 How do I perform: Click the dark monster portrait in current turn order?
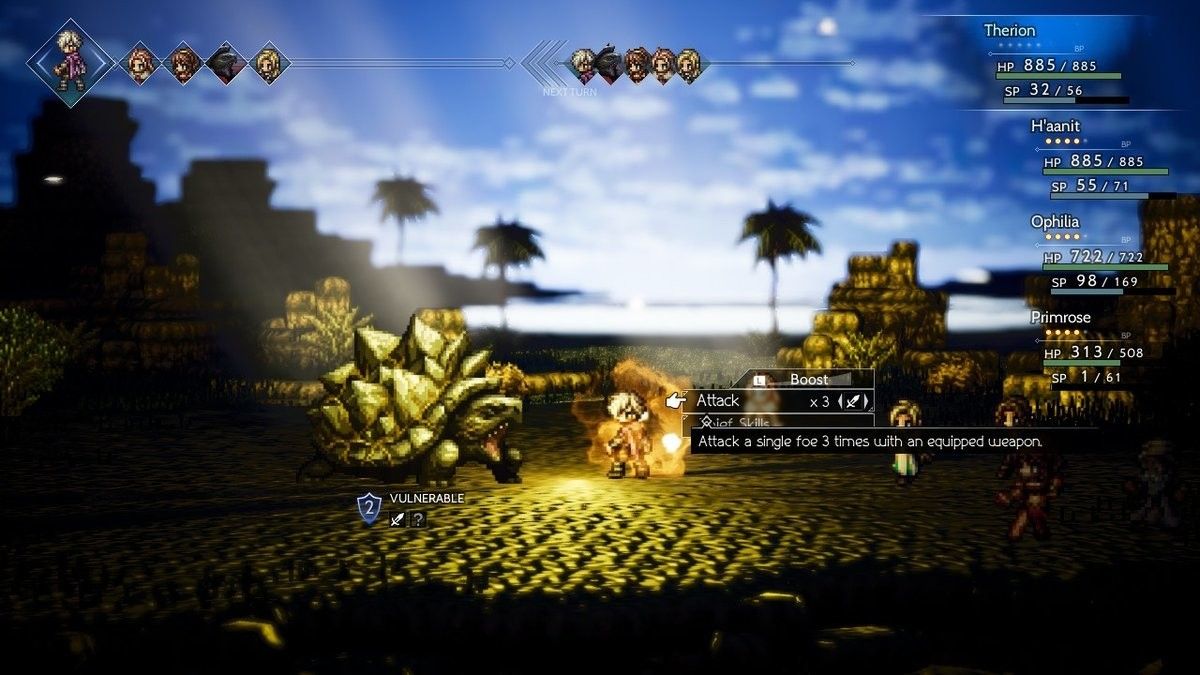coord(226,63)
